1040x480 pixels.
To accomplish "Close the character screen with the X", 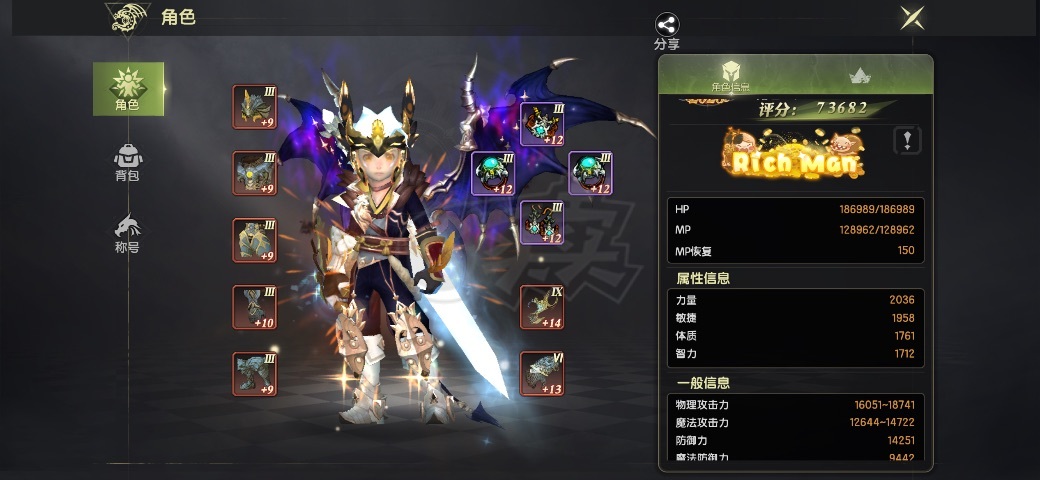I will [911, 18].
